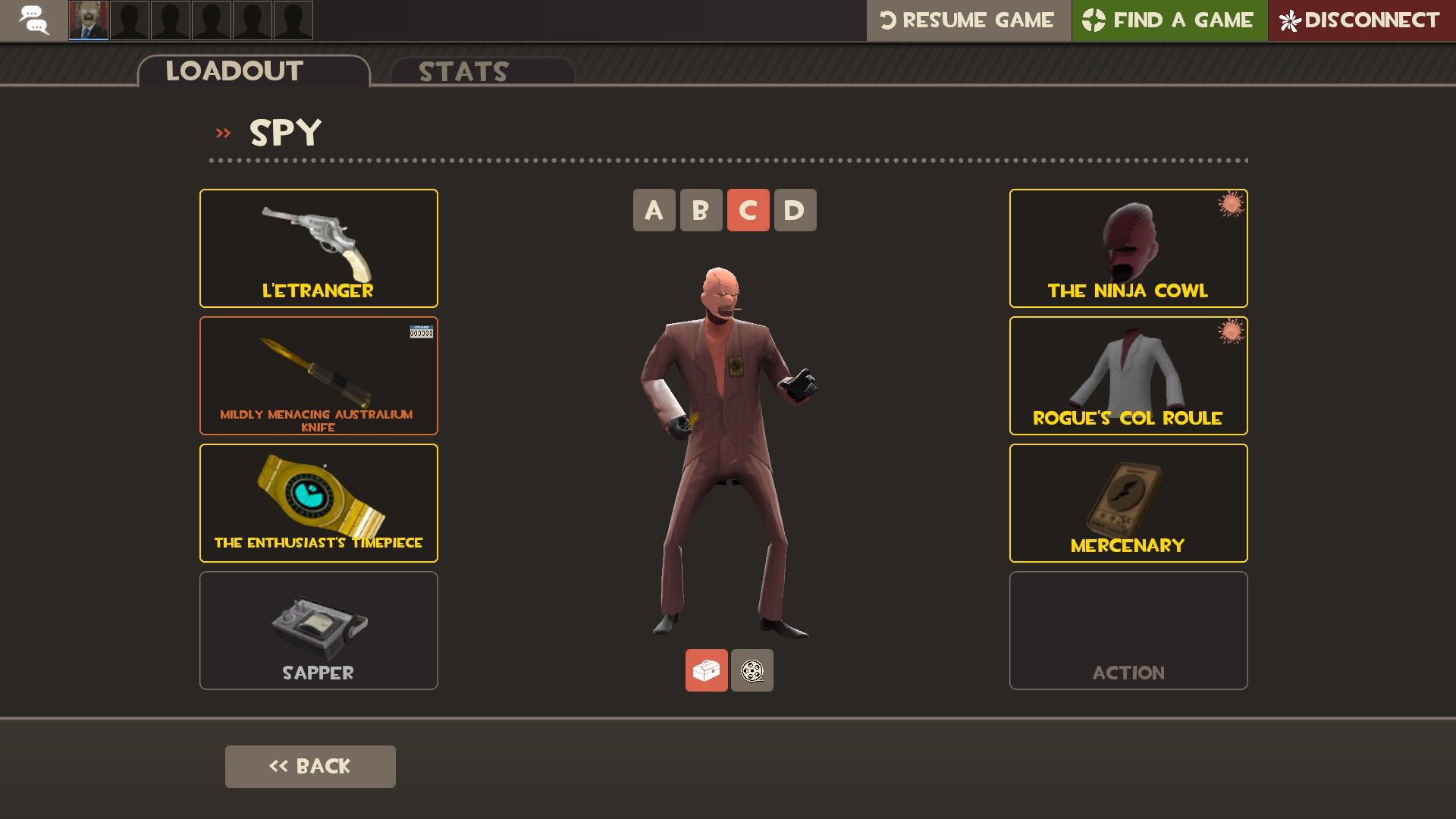Open the Enthusiast's Timepiece watch slot

click(318, 503)
